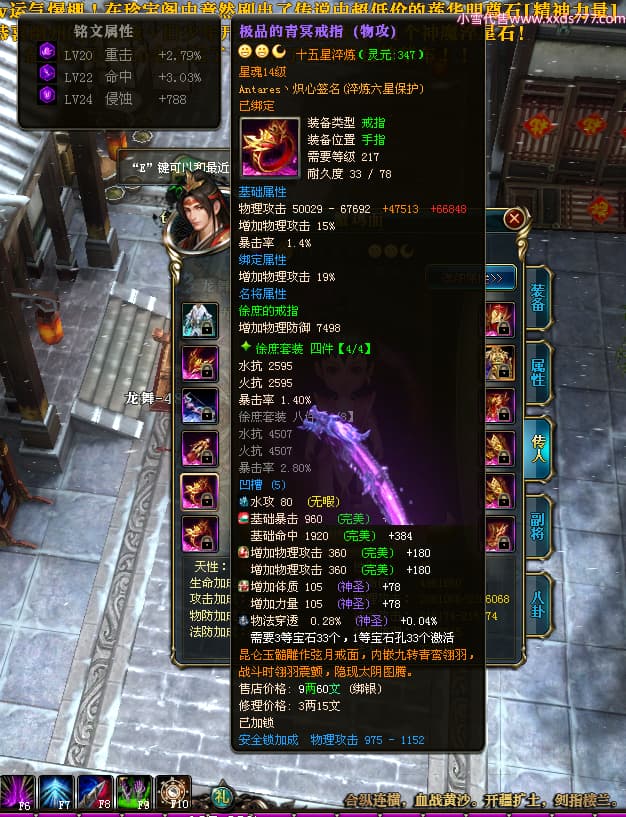
Task: Activate the purple slash skill labelled F6
Action: tap(18, 793)
